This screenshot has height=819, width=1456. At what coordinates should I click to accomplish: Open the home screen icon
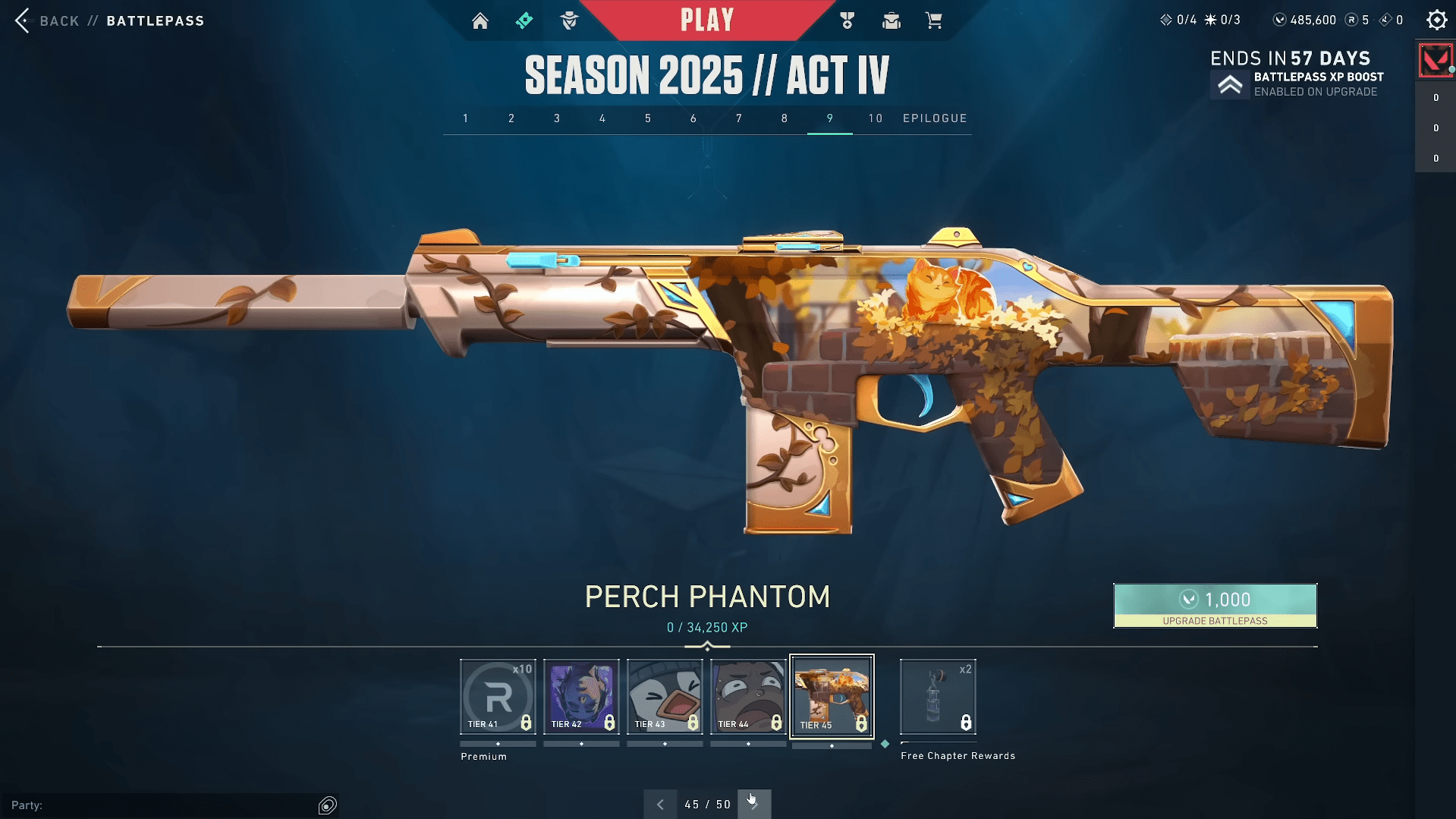(x=480, y=20)
